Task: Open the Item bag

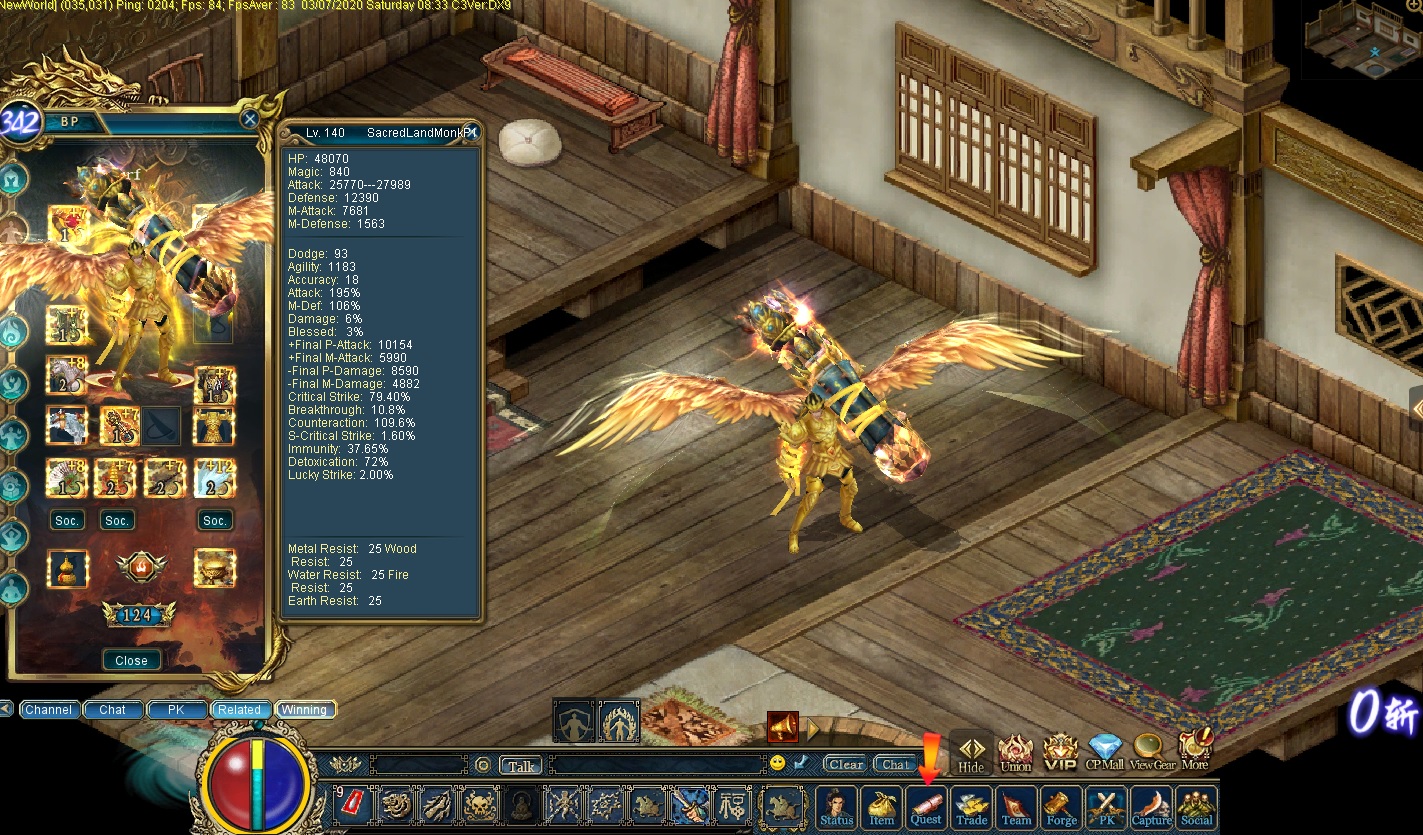Action: click(881, 806)
